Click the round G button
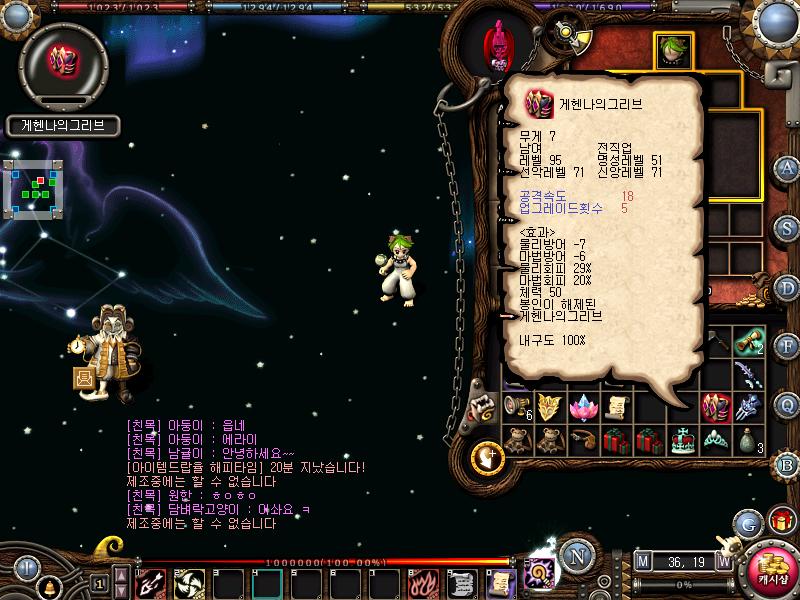The image size is (800, 600). click(x=746, y=524)
